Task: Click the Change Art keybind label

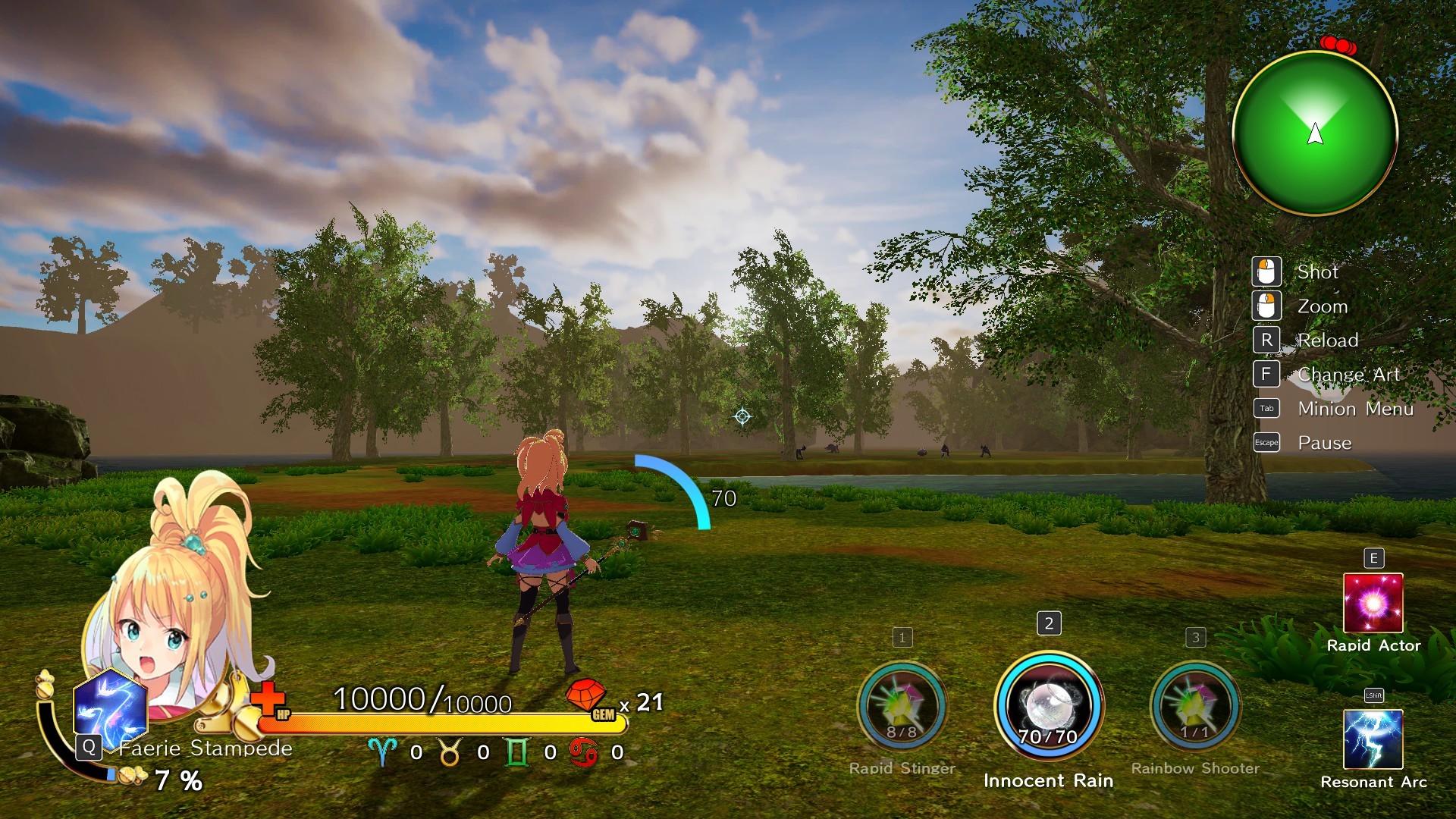Action: (x=1348, y=374)
